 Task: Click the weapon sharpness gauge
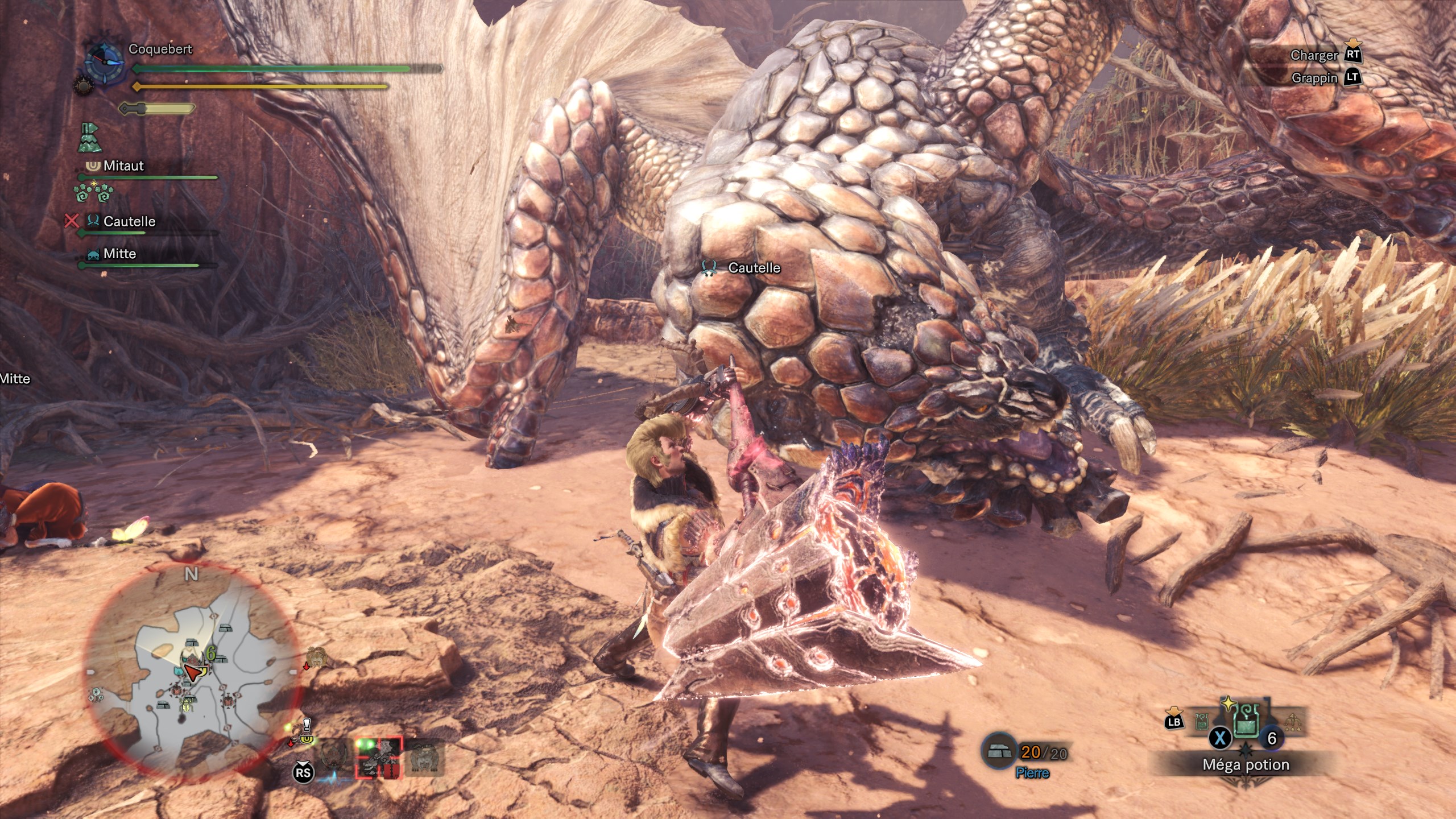pos(158,108)
